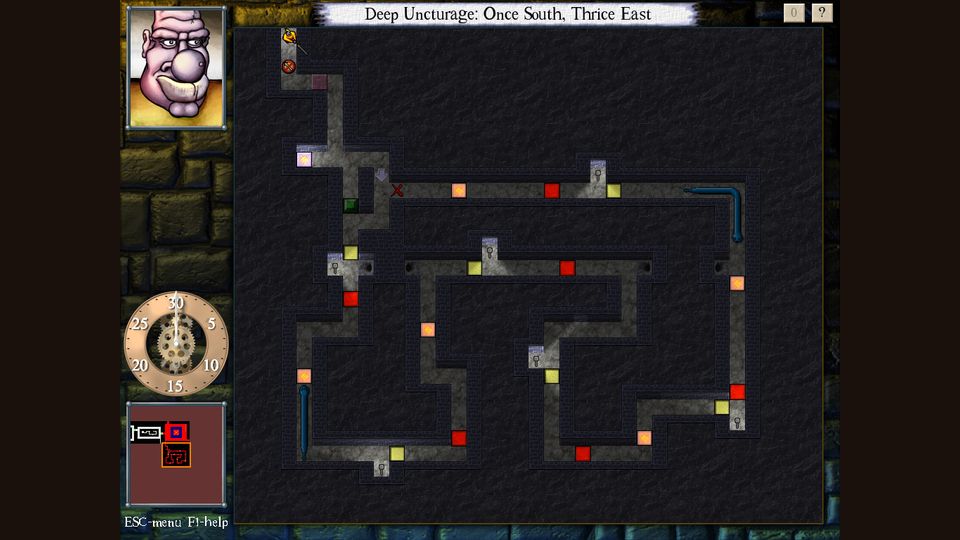Click the character face portrait
This screenshot has width=960, height=540.
tap(176, 68)
